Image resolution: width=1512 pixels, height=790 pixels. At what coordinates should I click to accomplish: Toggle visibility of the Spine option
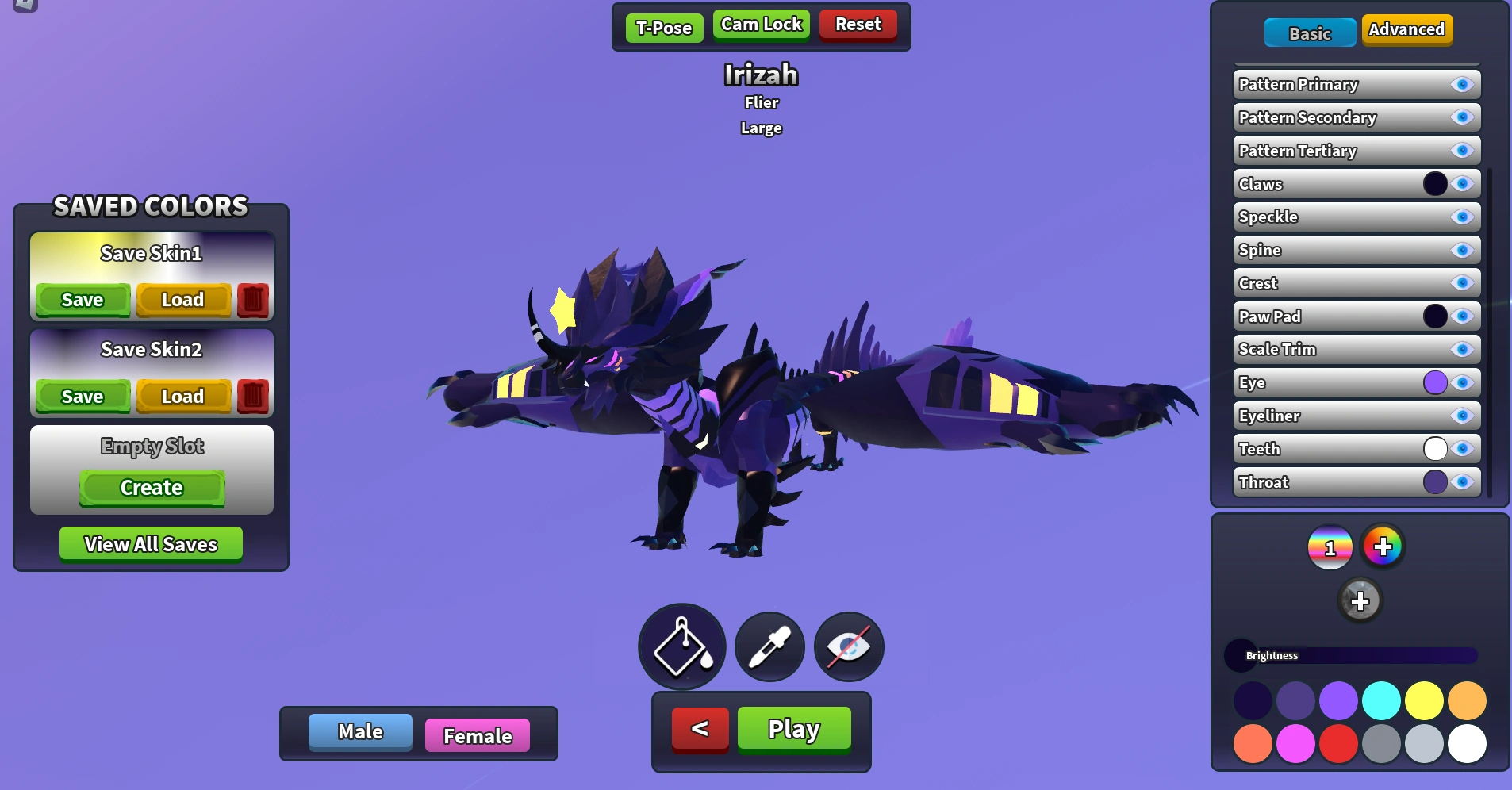1462,250
